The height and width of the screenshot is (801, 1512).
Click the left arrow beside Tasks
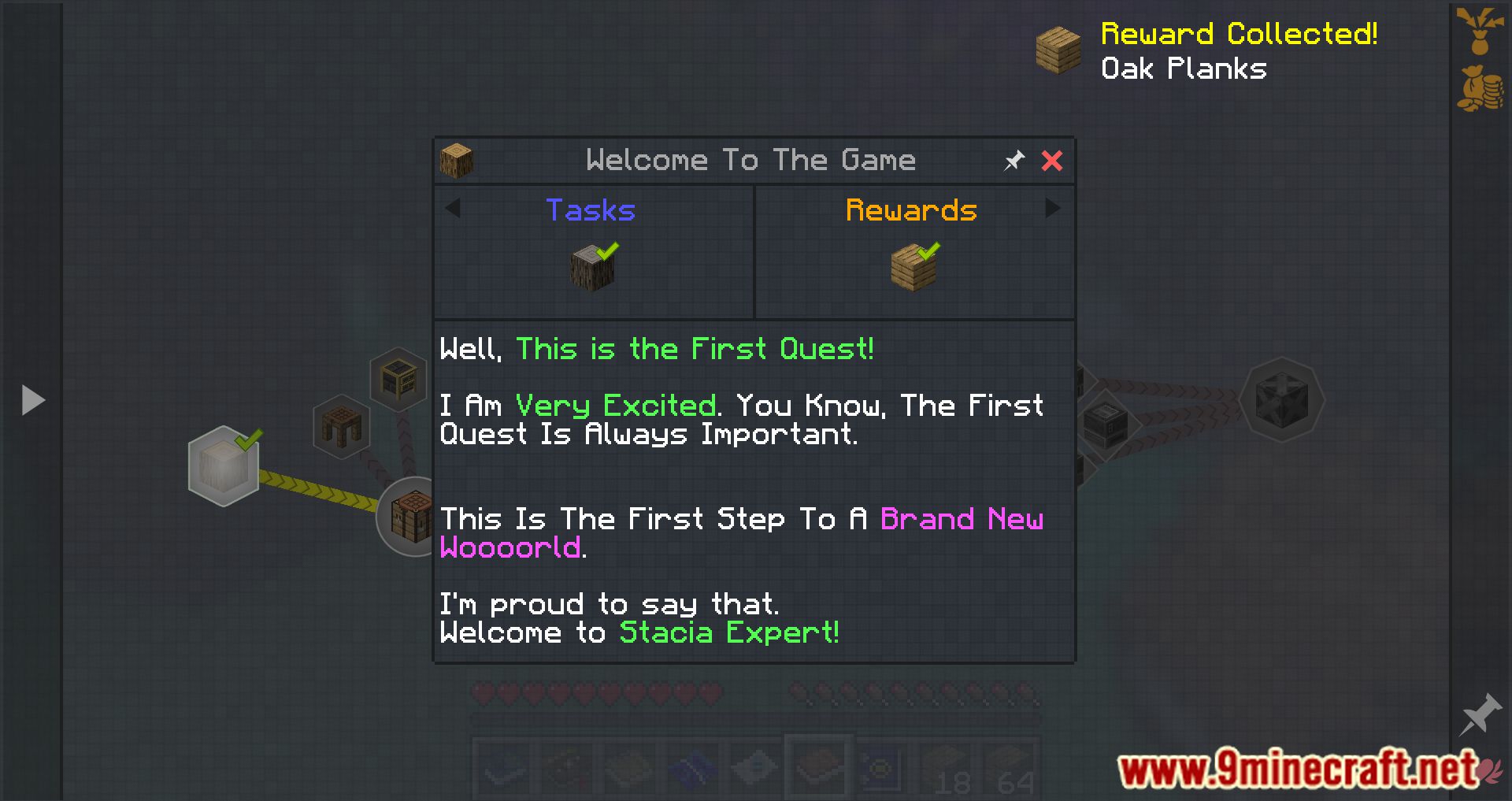[x=453, y=209]
